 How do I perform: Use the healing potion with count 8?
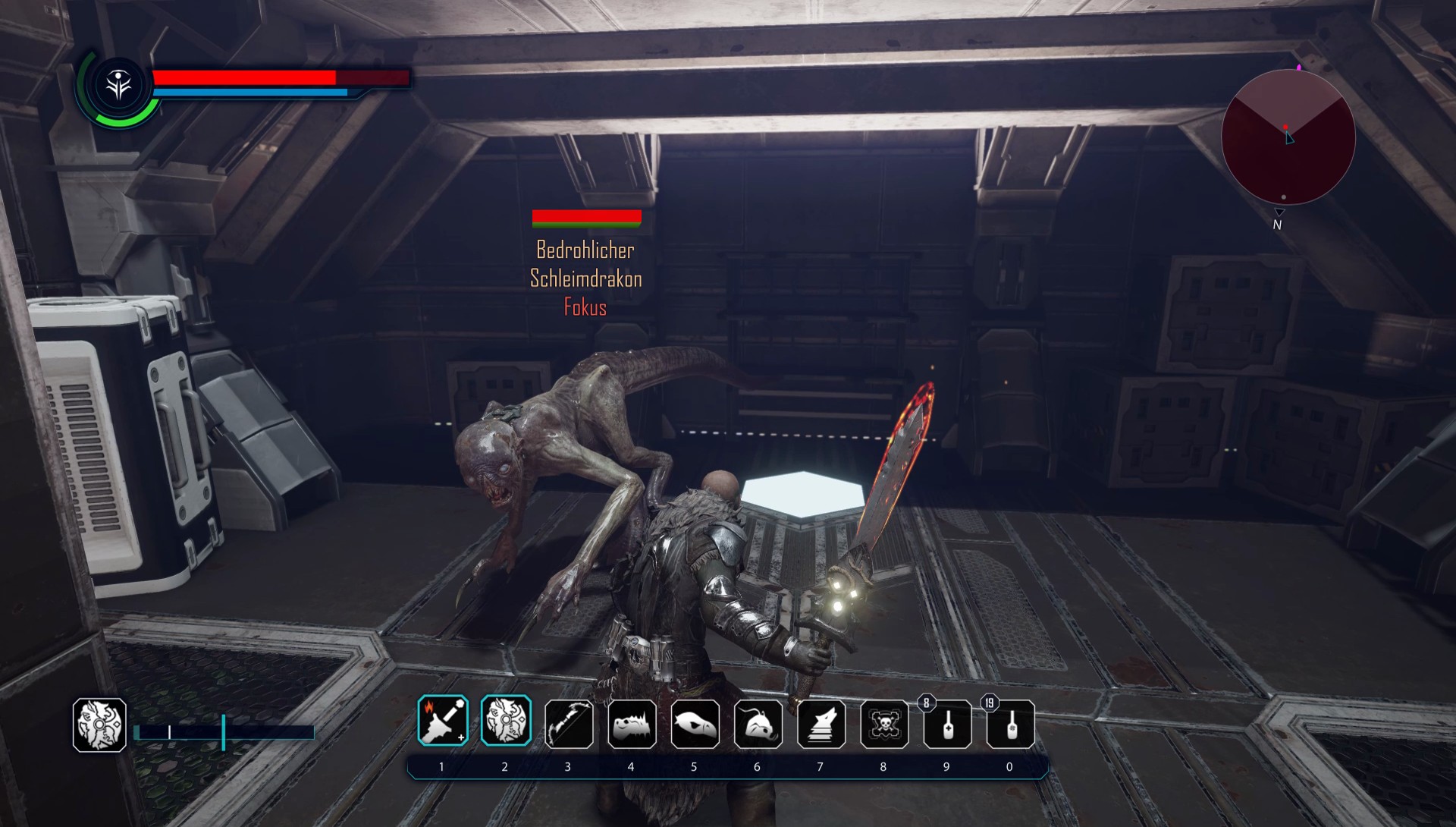[x=947, y=725]
